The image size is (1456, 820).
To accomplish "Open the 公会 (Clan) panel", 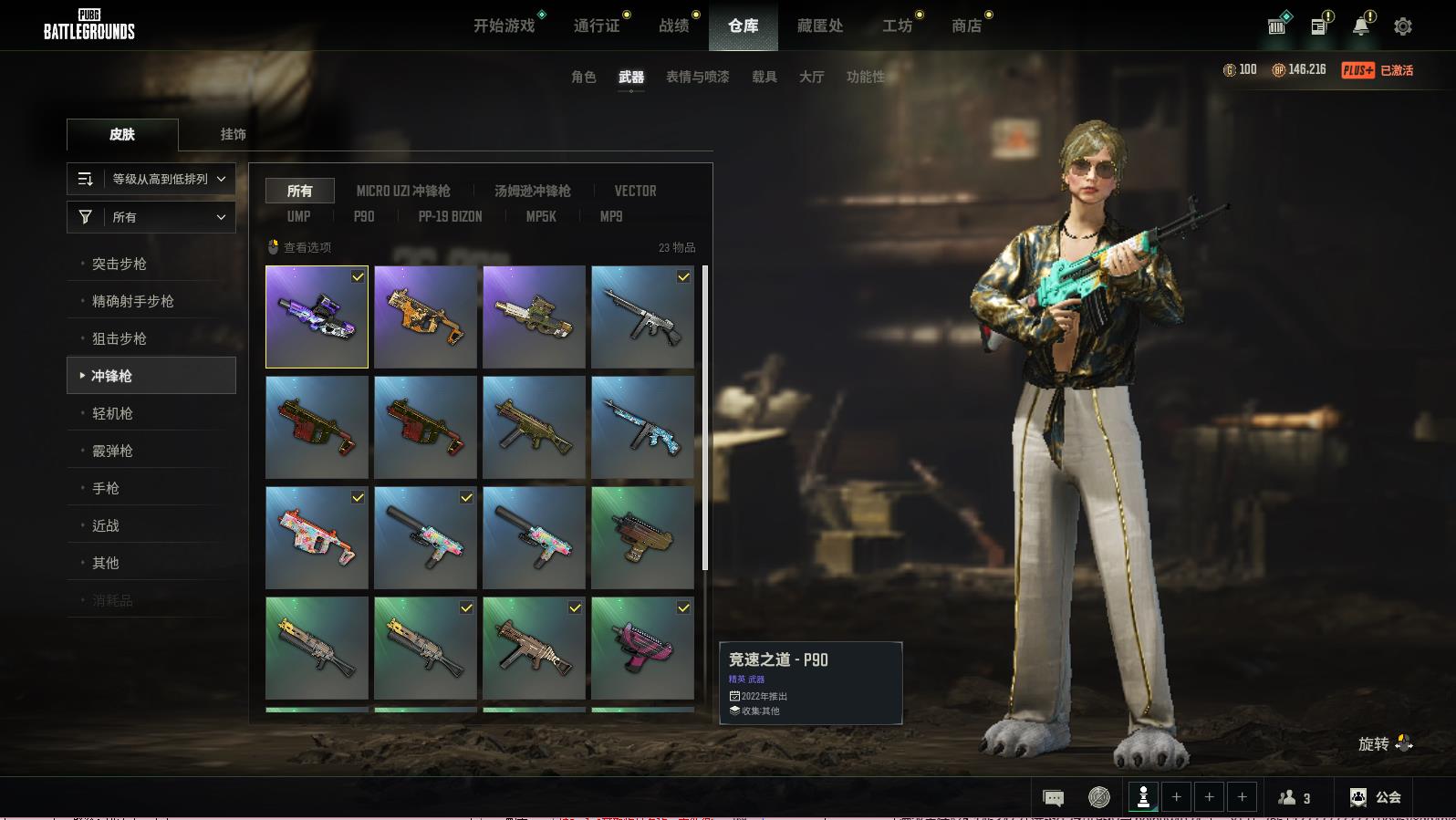I will click(x=1376, y=797).
